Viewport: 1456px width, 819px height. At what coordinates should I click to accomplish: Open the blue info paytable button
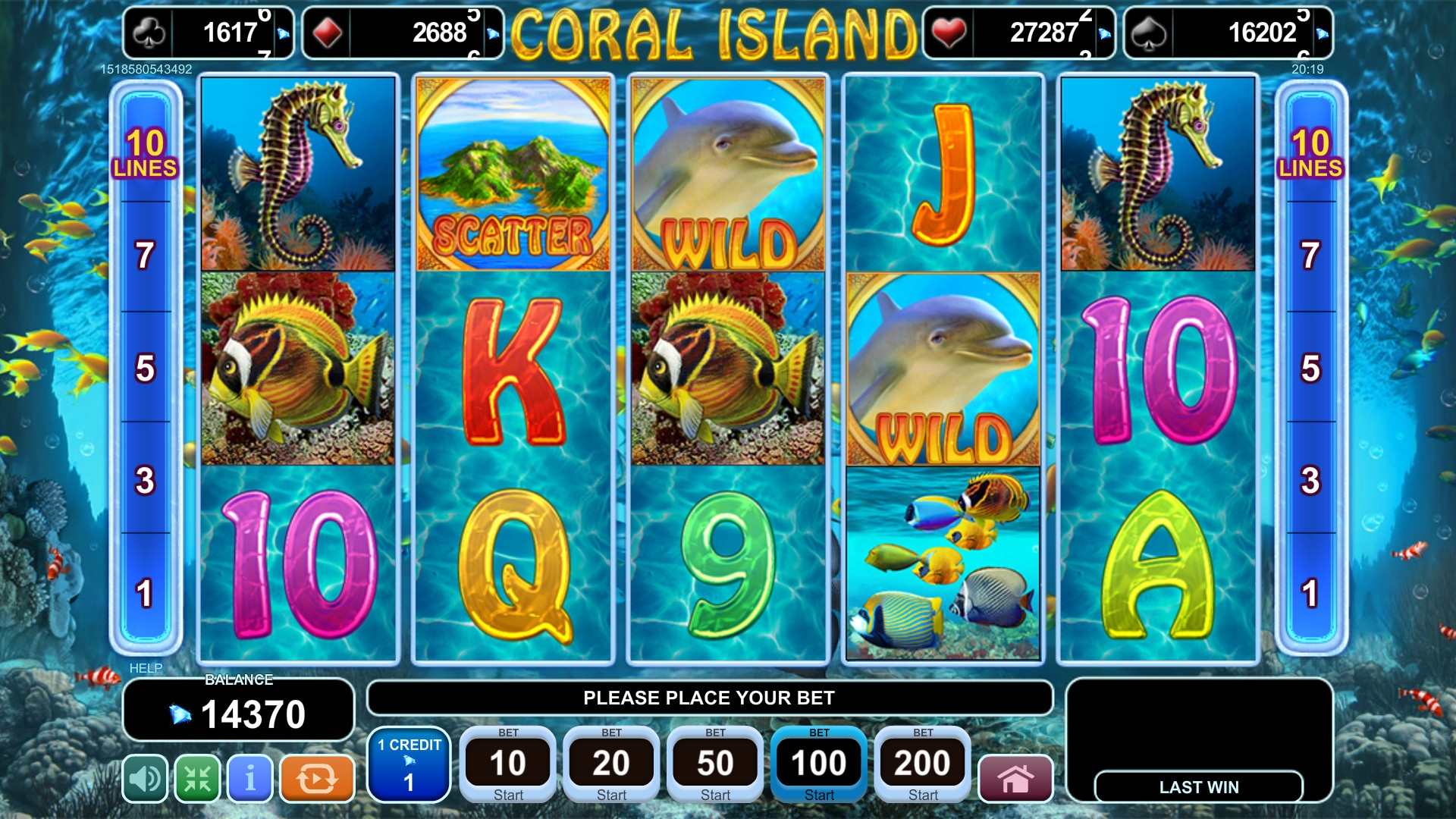[250, 778]
